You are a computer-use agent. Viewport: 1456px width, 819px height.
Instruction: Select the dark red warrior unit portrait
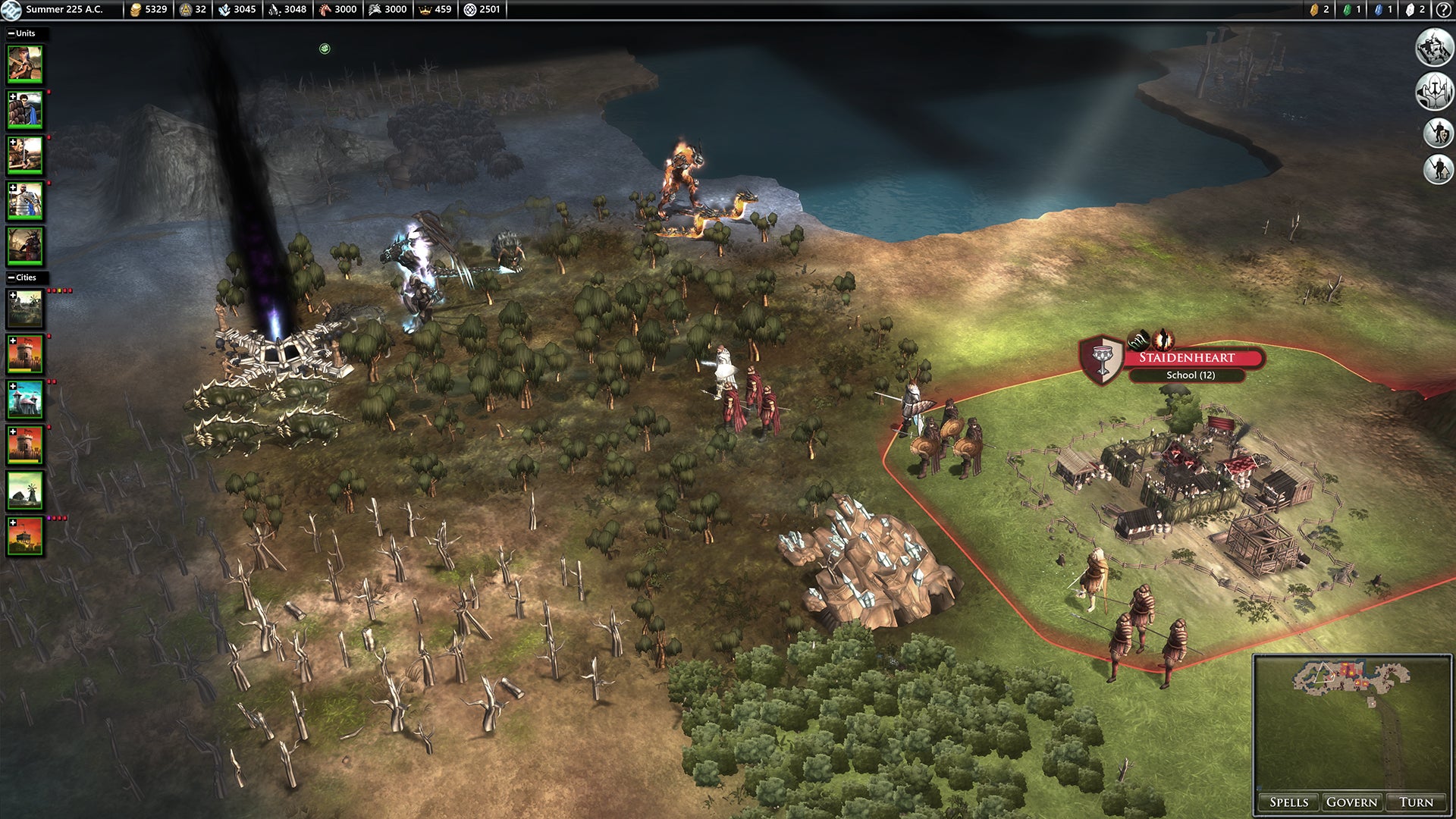point(25,246)
